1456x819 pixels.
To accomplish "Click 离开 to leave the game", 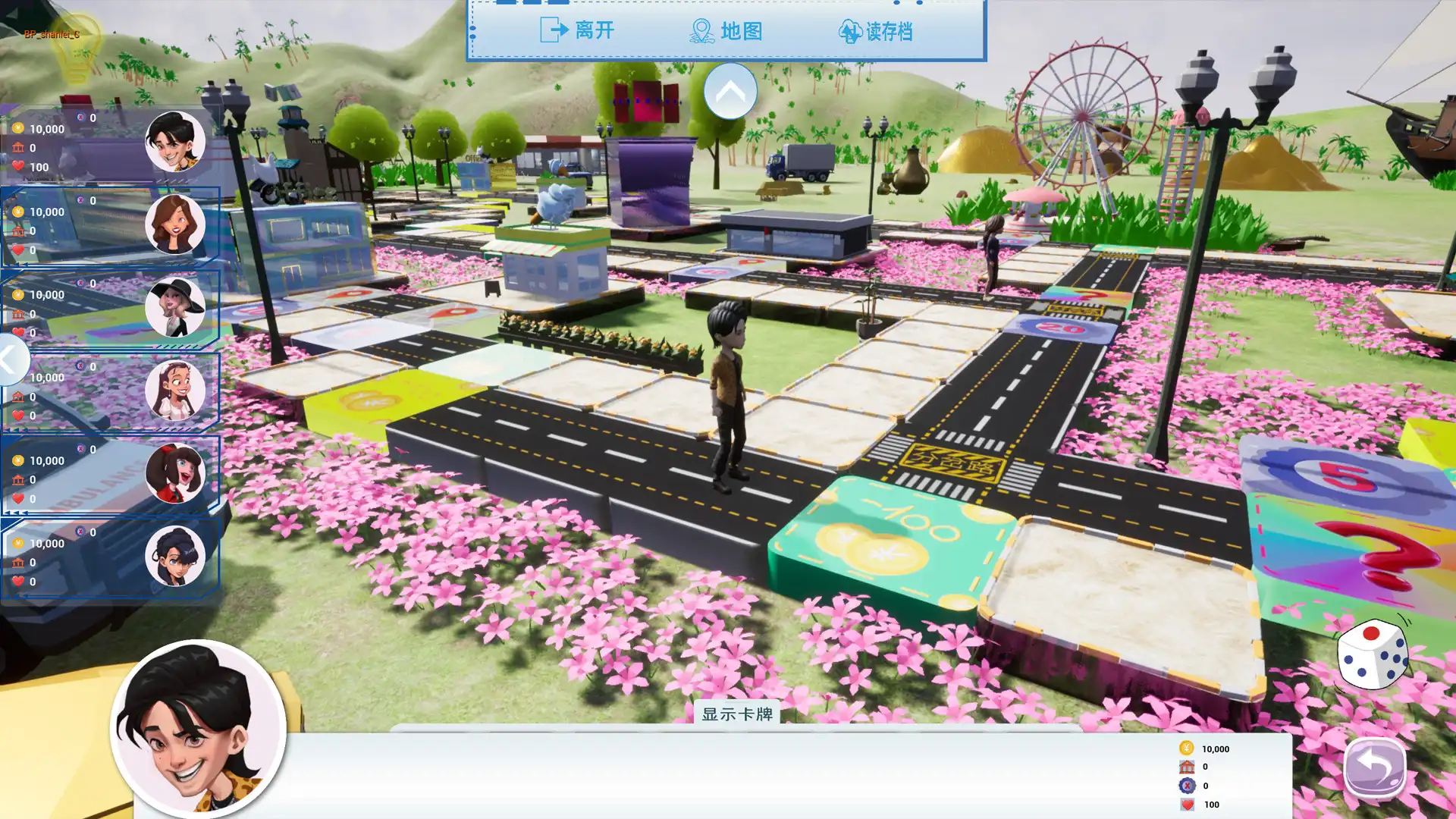I will pyautogui.click(x=594, y=31).
